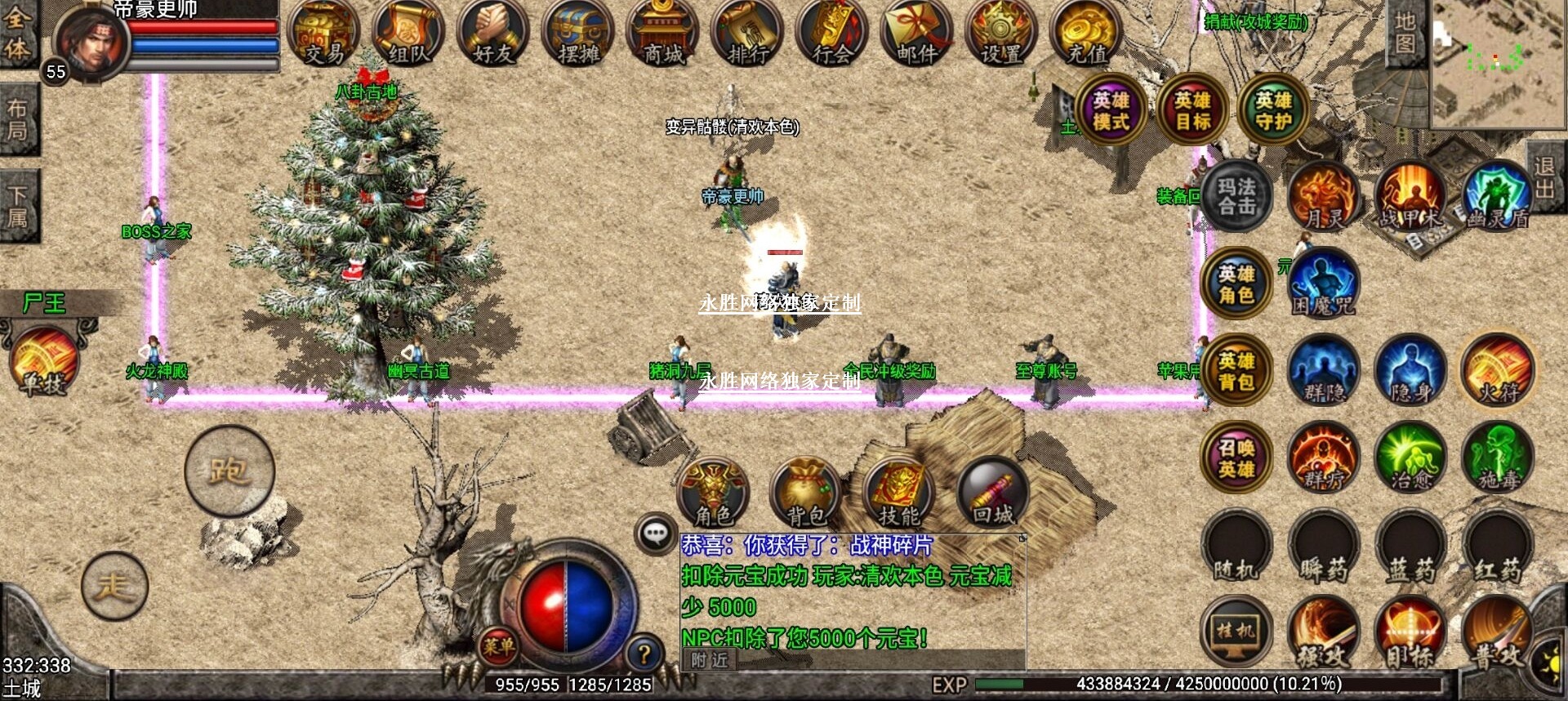Use the 治愈 healing skill

click(x=1410, y=458)
